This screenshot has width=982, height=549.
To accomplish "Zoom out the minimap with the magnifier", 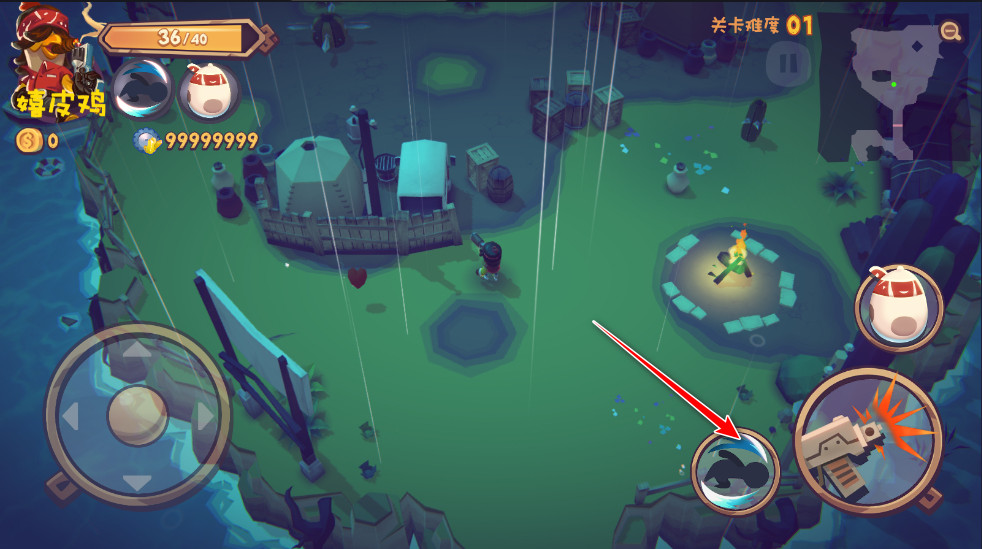I will [950, 32].
